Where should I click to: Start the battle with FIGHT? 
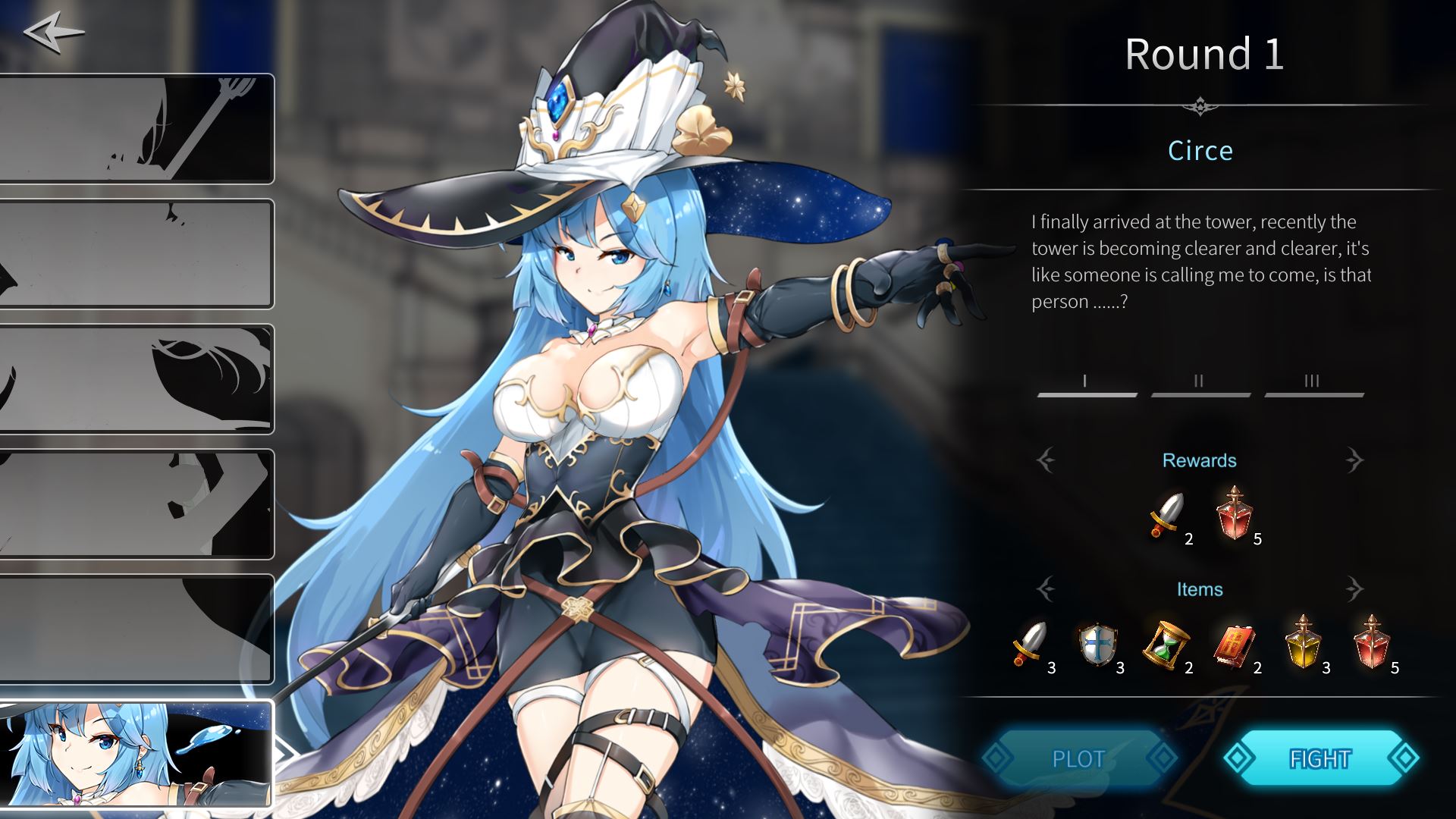pyautogui.click(x=1320, y=758)
